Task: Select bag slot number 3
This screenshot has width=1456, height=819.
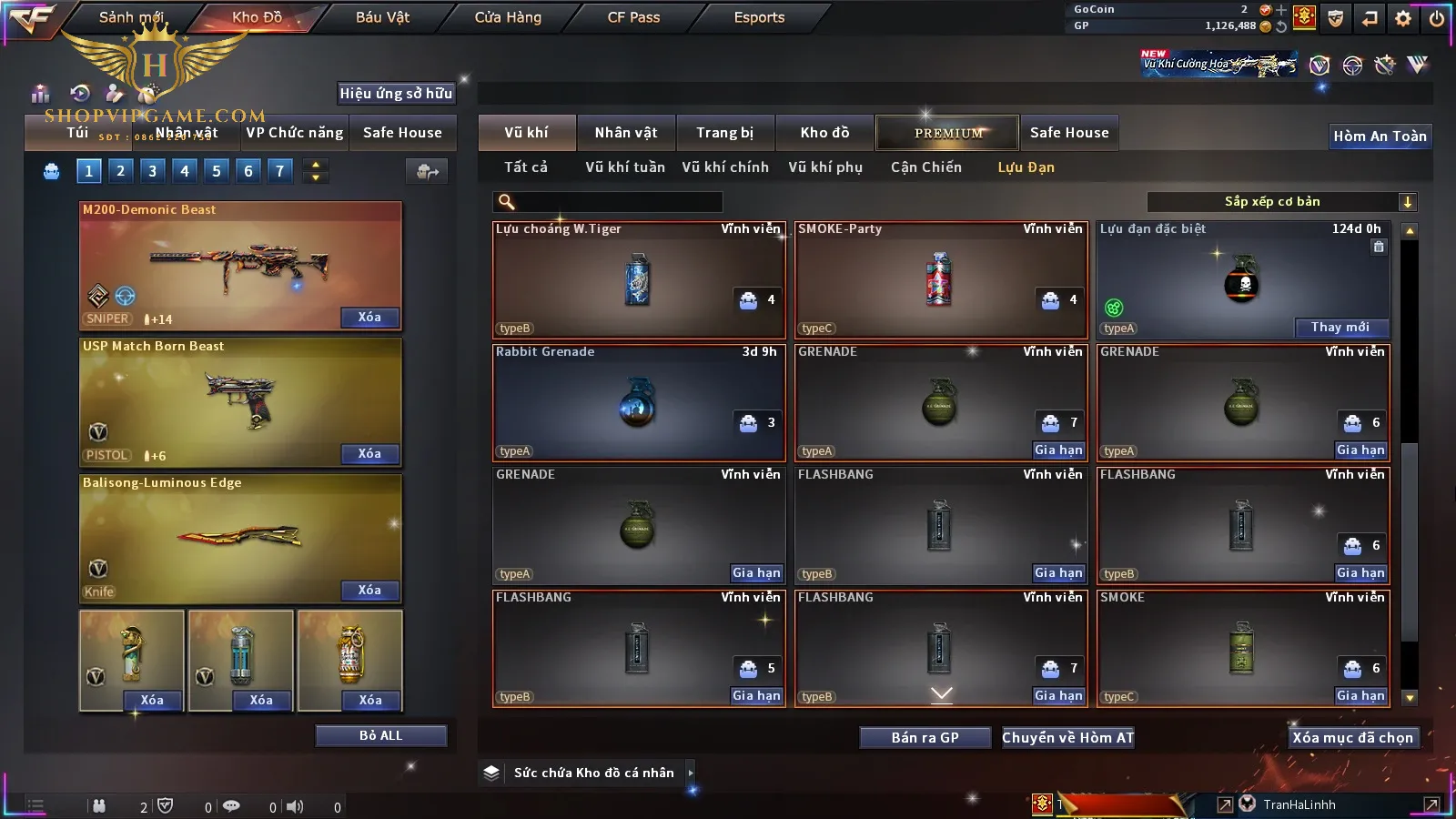Action: click(152, 170)
